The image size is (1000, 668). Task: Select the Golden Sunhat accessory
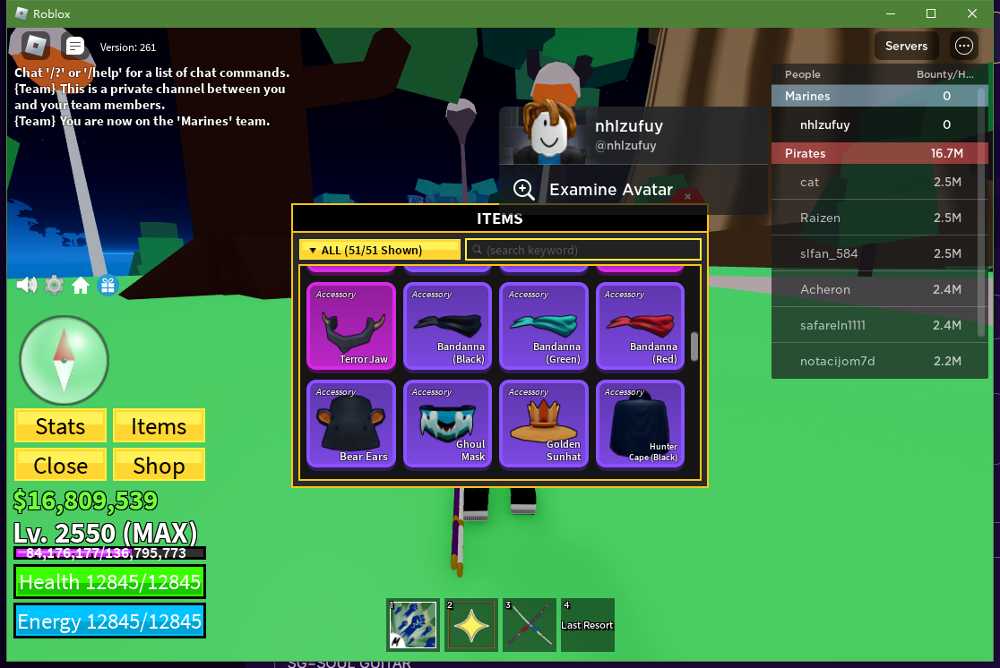click(x=543, y=424)
